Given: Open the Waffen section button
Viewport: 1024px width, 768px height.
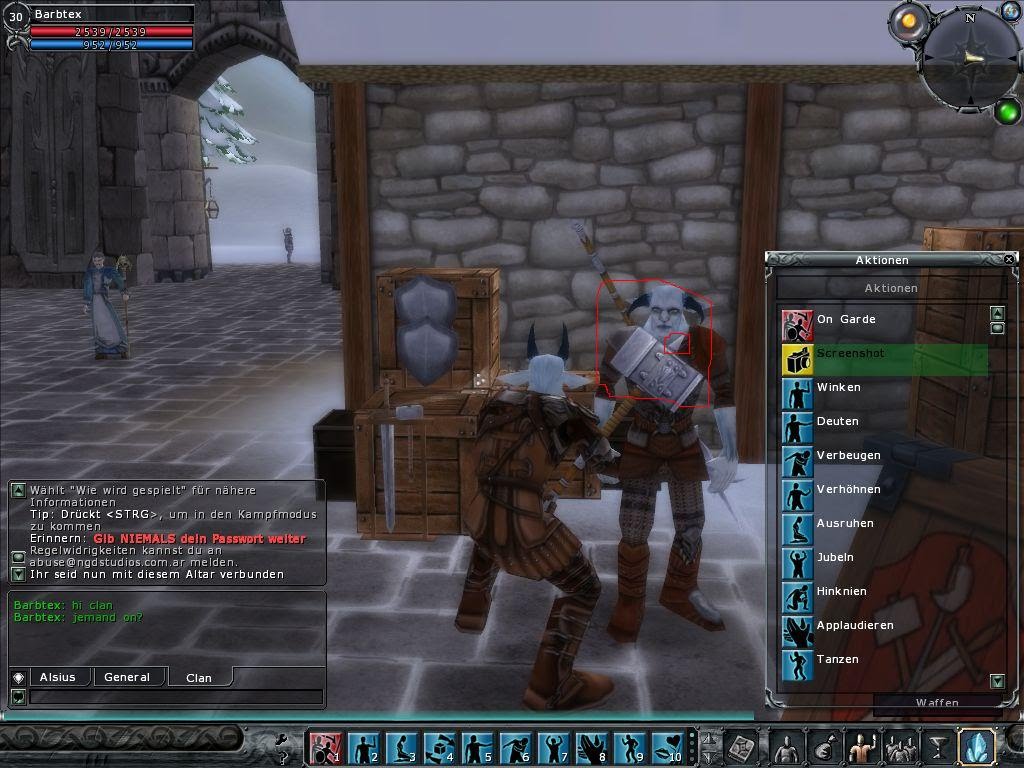Looking at the screenshot, I should (937, 703).
